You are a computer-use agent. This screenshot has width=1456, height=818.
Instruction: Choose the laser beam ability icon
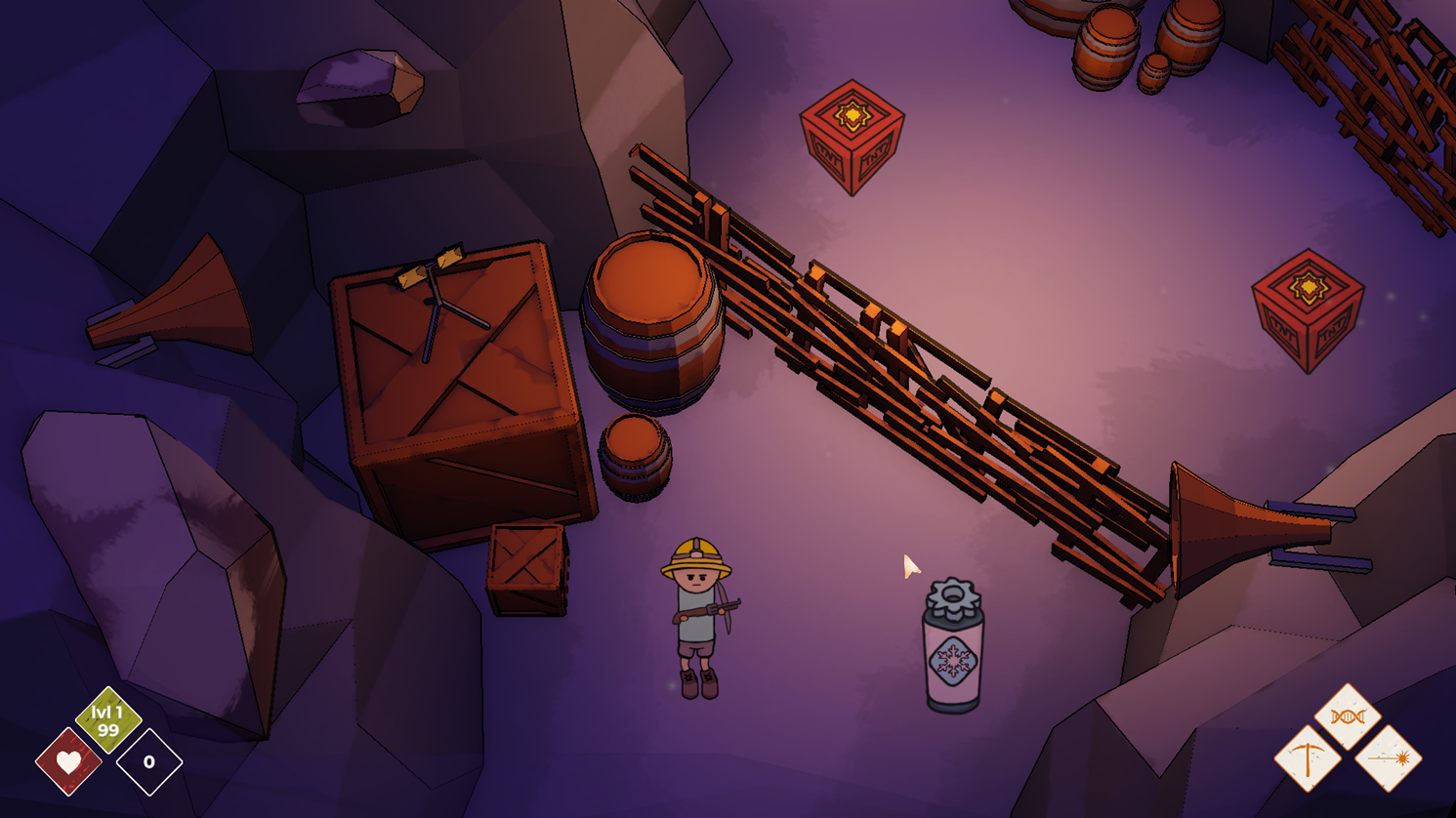pyautogui.click(x=1388, y=758)
